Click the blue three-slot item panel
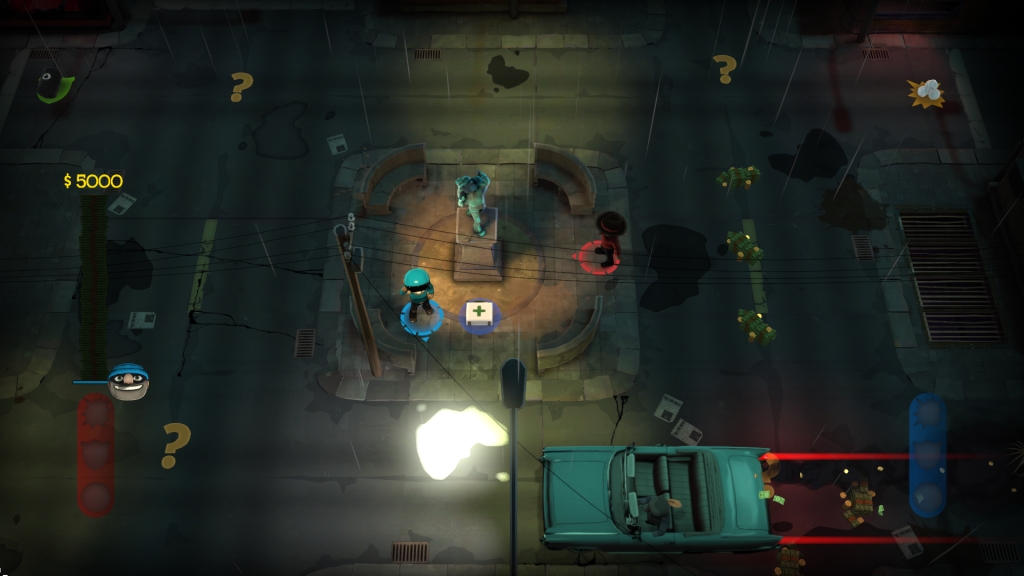Screen dimensions: 1024x576 [927, 455]
